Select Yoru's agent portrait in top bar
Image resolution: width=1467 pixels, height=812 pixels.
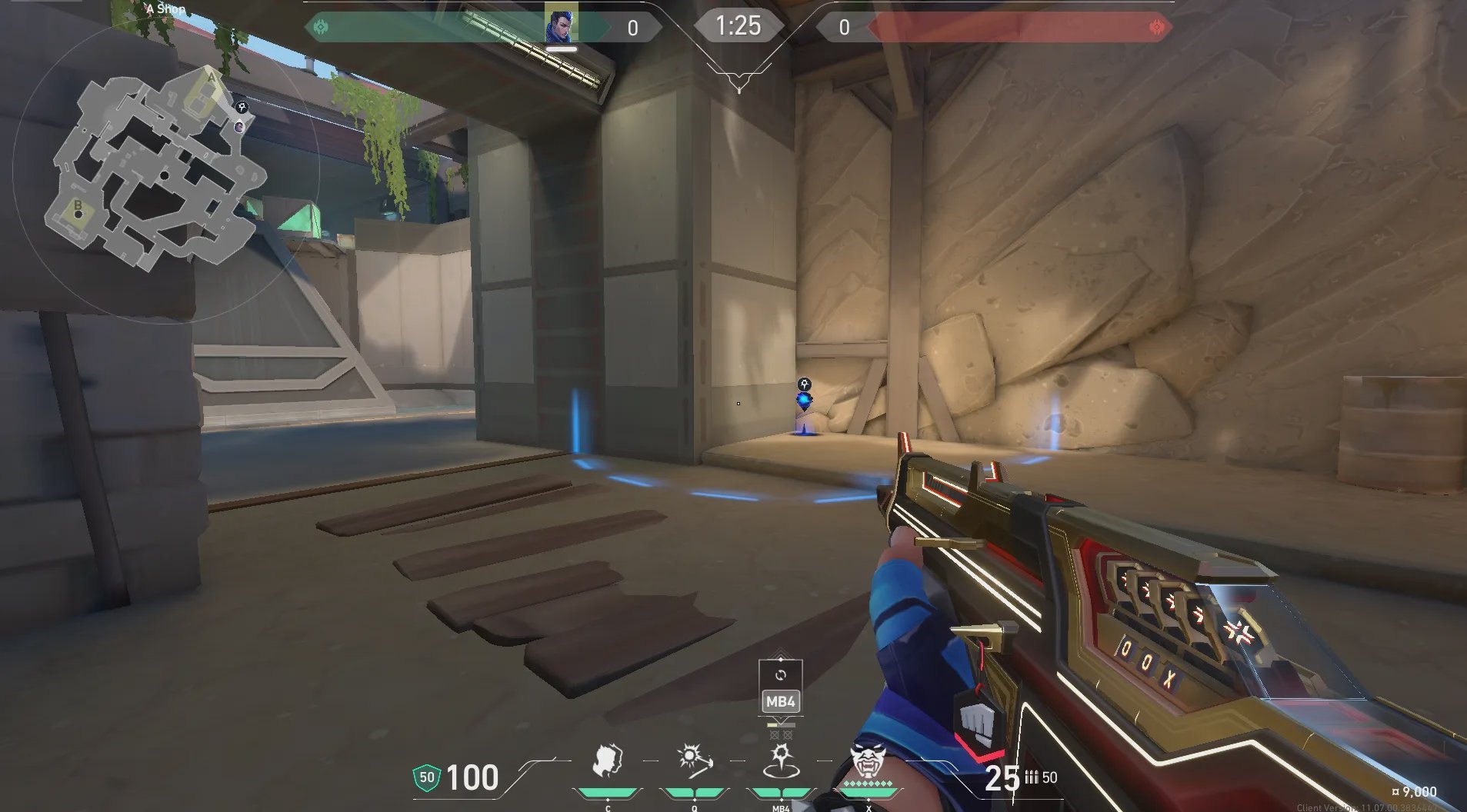(x=561, y=23)
